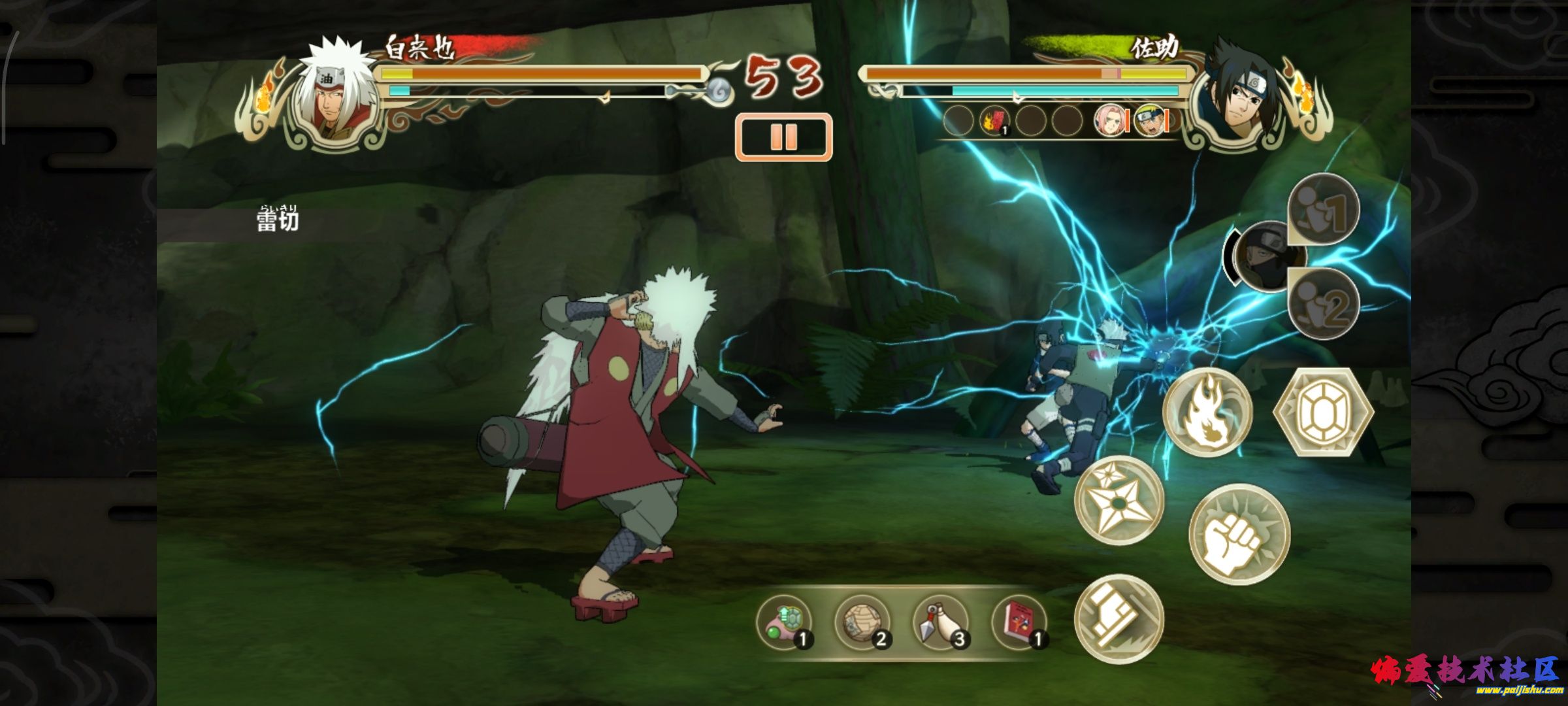Charge chakra using the flame button
The image size is (1568, 706).
[x=1207, y=412]
